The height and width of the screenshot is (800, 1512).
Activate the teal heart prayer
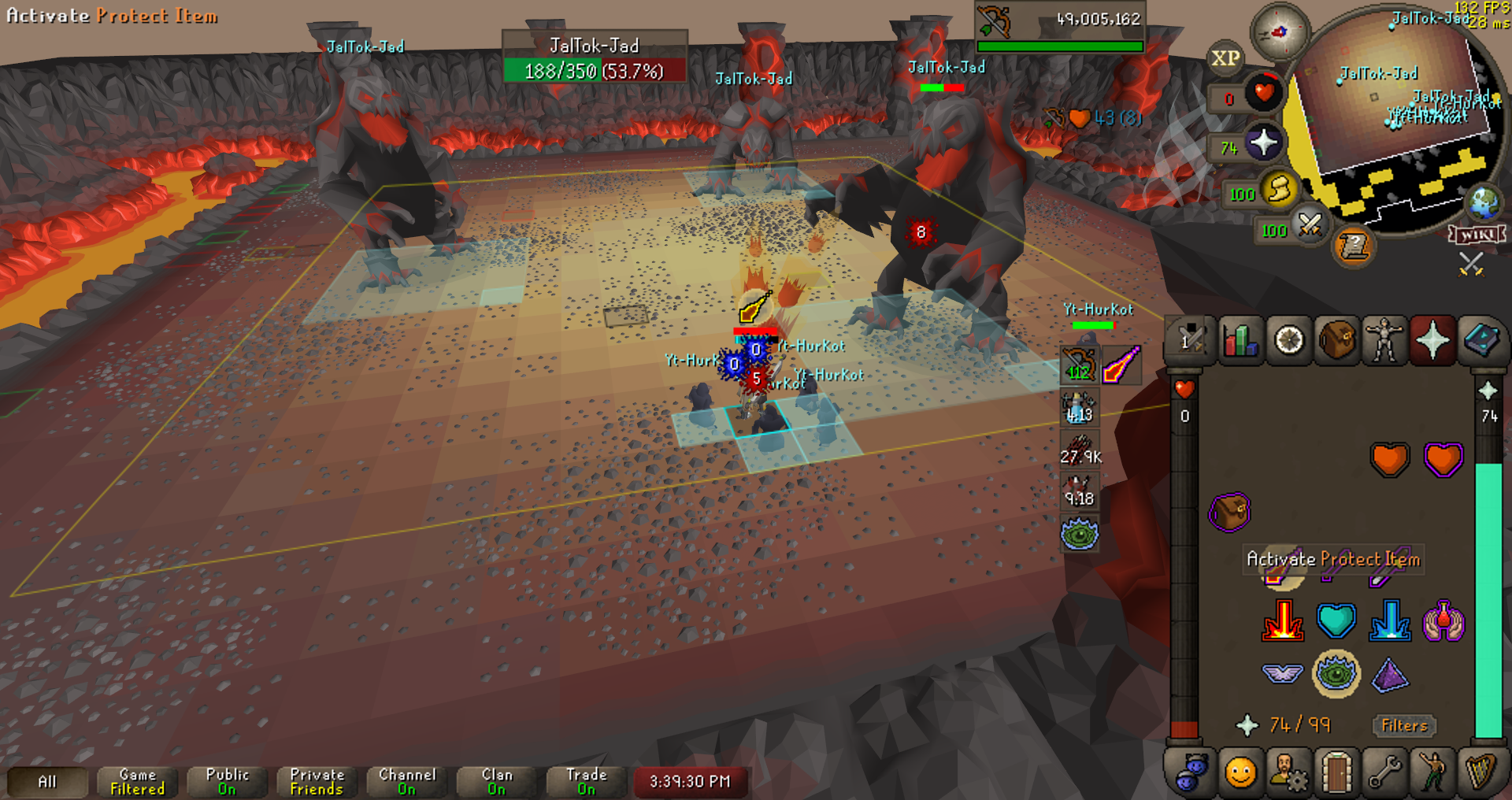(1336, 621)
